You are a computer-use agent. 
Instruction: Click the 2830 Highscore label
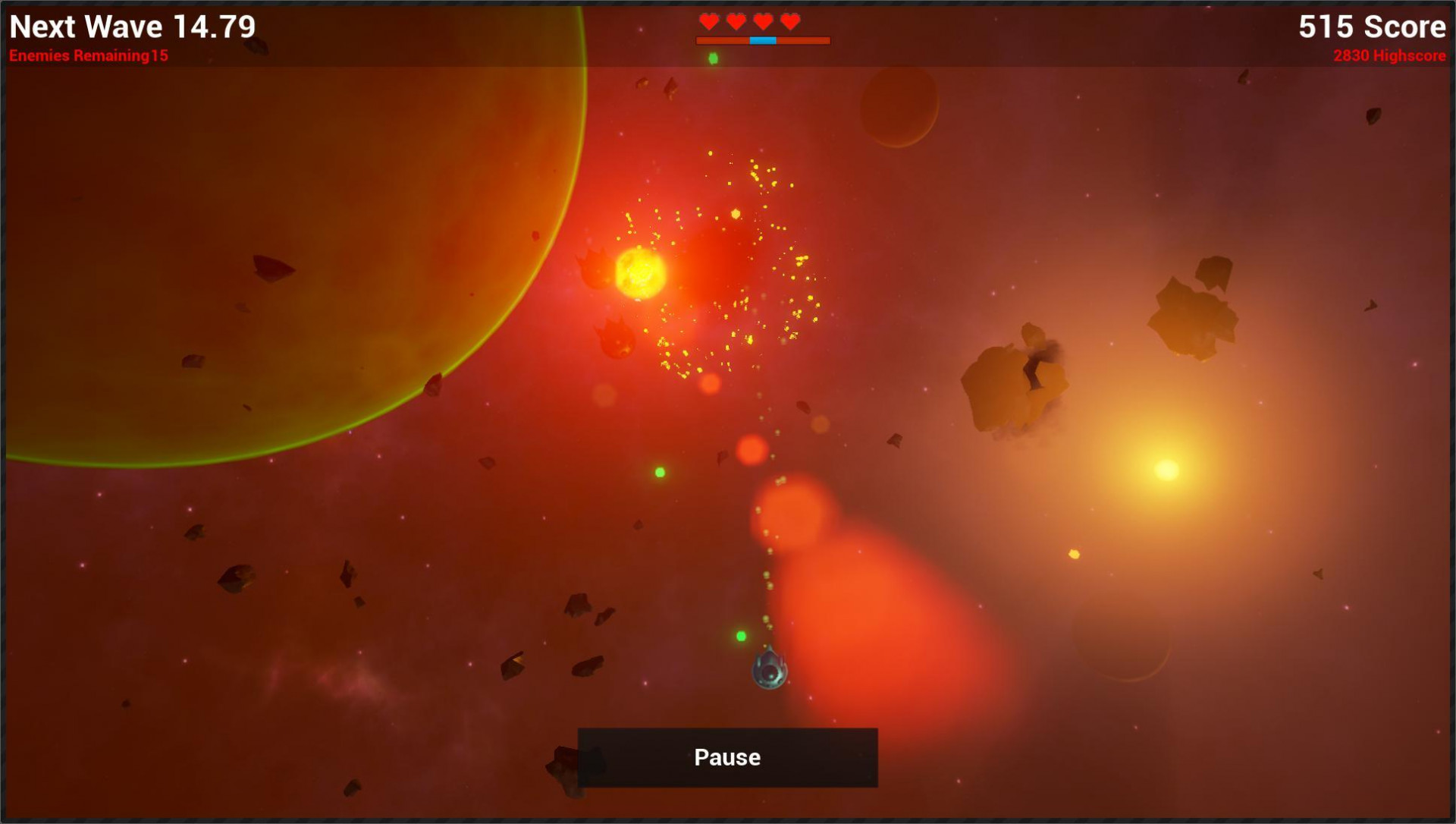pyautogui.click(x=1389, y=55)
